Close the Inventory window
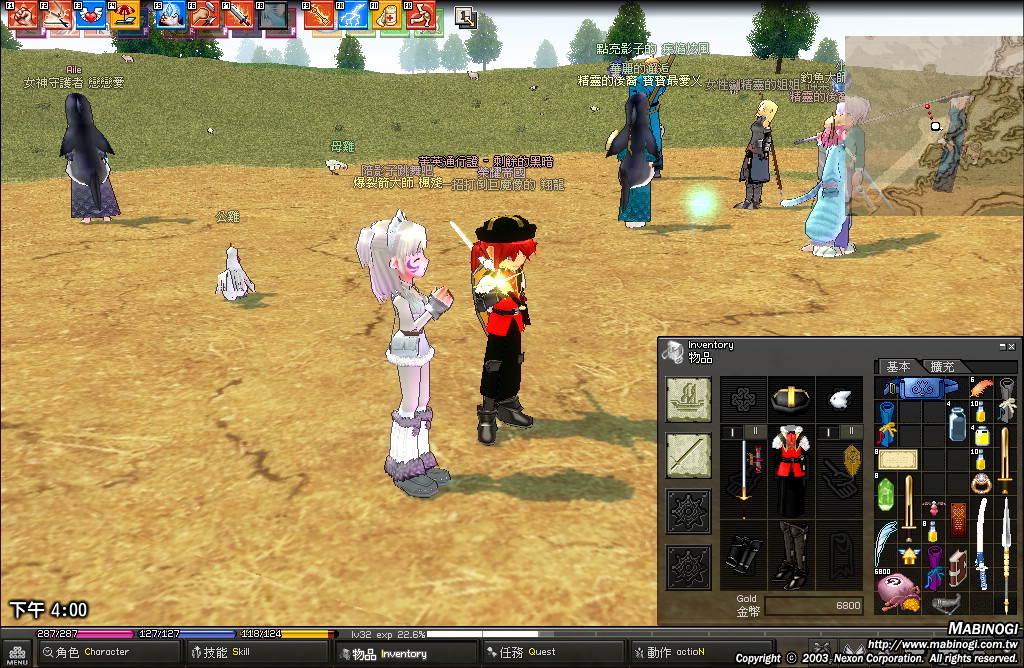The height and width of the screenshot is (668, 1024). (x=1012, y=346)
